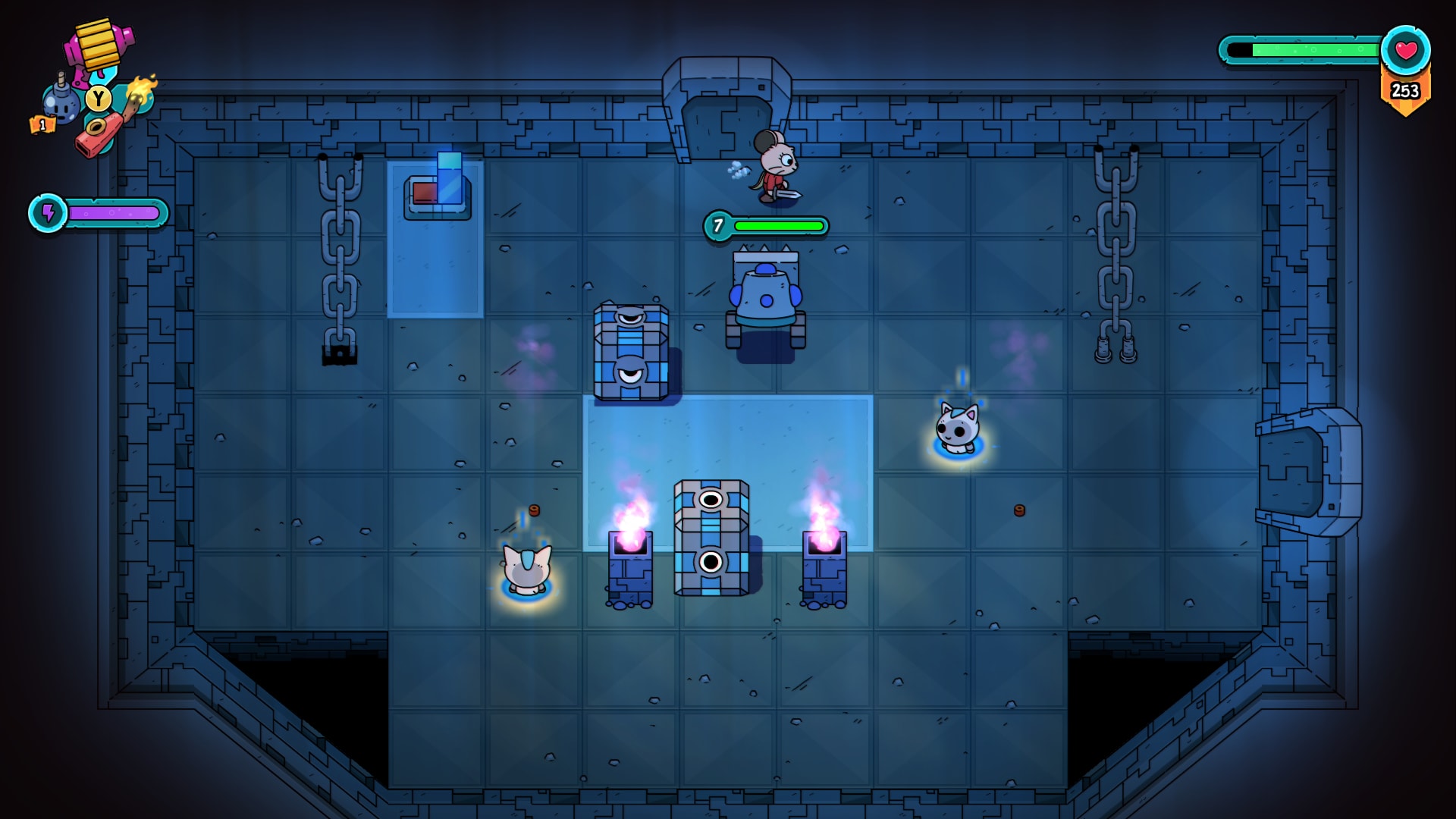Click the enemy level 7 badge
The height and width of the screenshot is (819, 1456).
coord(717,224)
